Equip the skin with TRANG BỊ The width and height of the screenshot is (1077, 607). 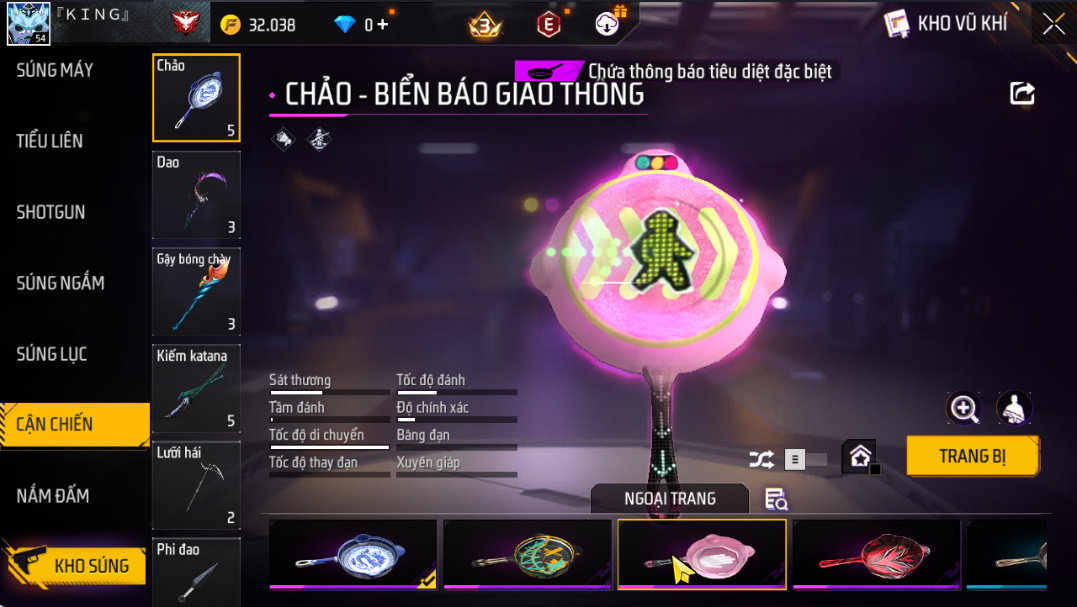coord(972,456)
